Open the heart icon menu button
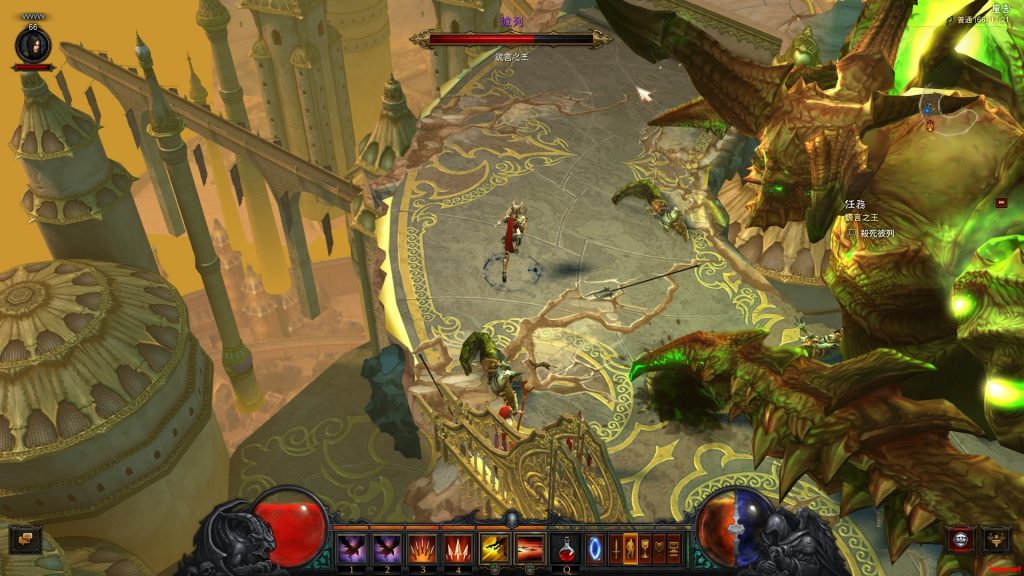The height and width of the screenshot is (576, 1024). point(660,548)
